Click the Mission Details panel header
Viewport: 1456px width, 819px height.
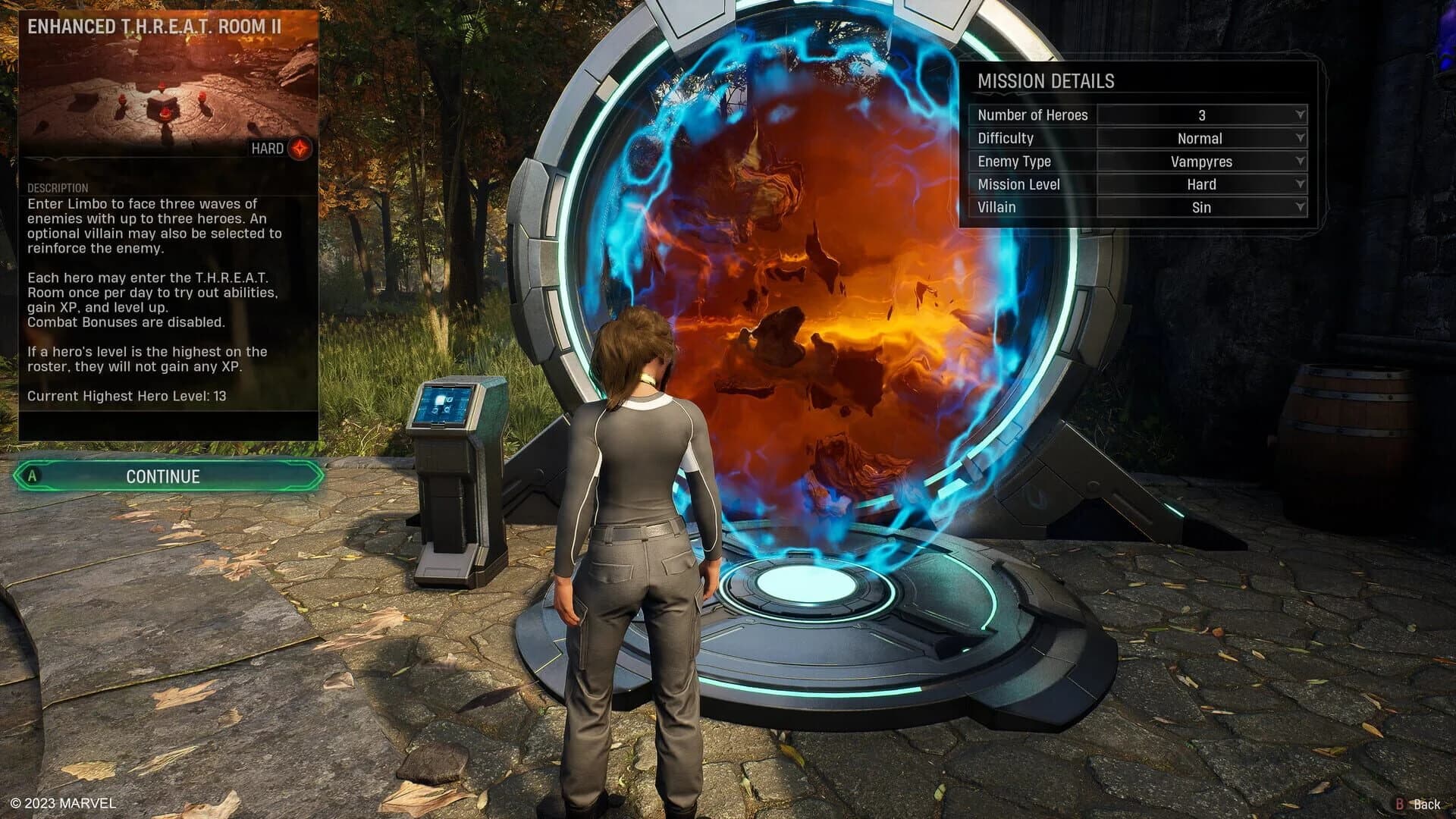1046,81
